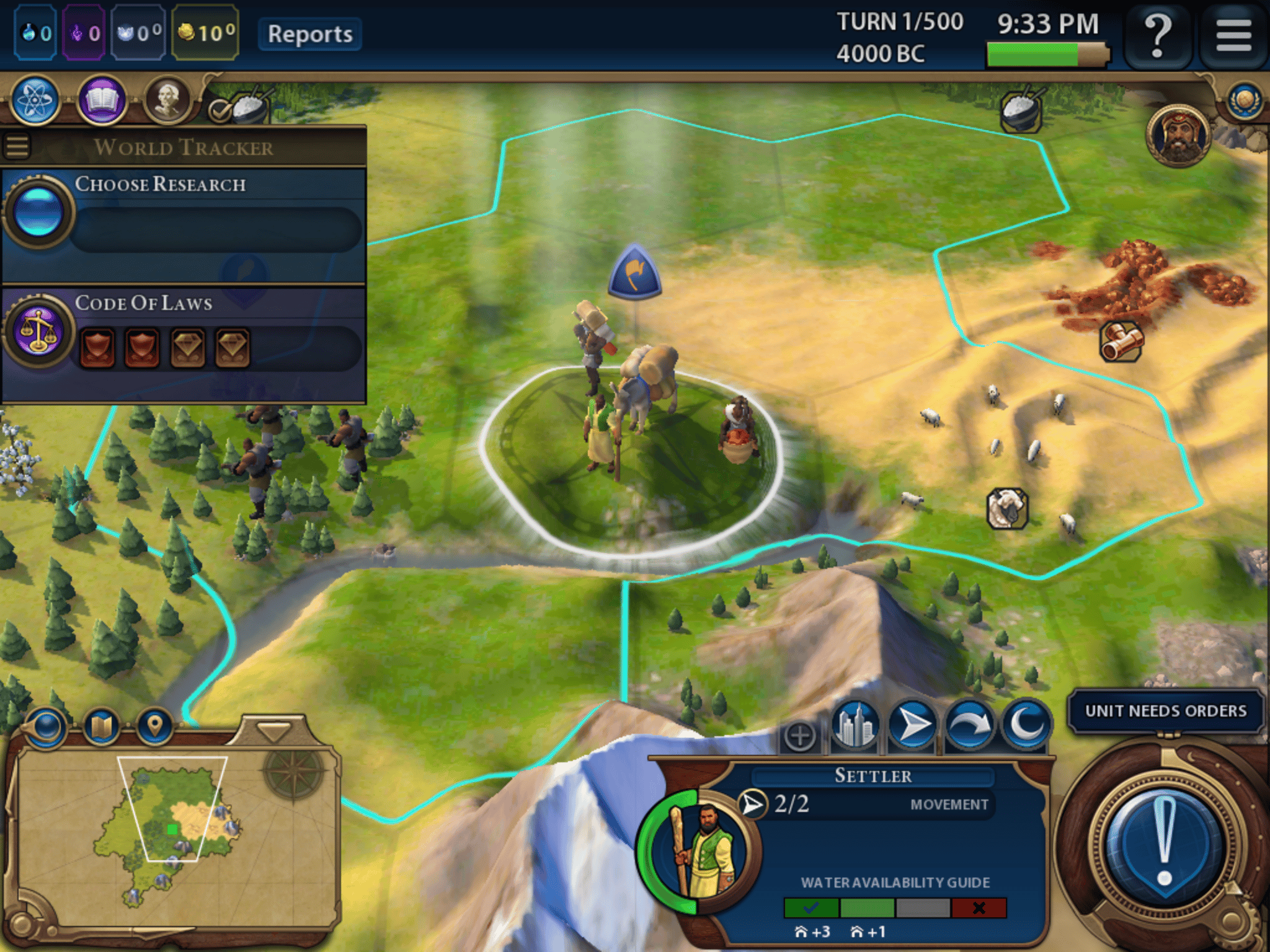
Task: Click the Unit Needs Orders notification
Action: [1165, 710]
